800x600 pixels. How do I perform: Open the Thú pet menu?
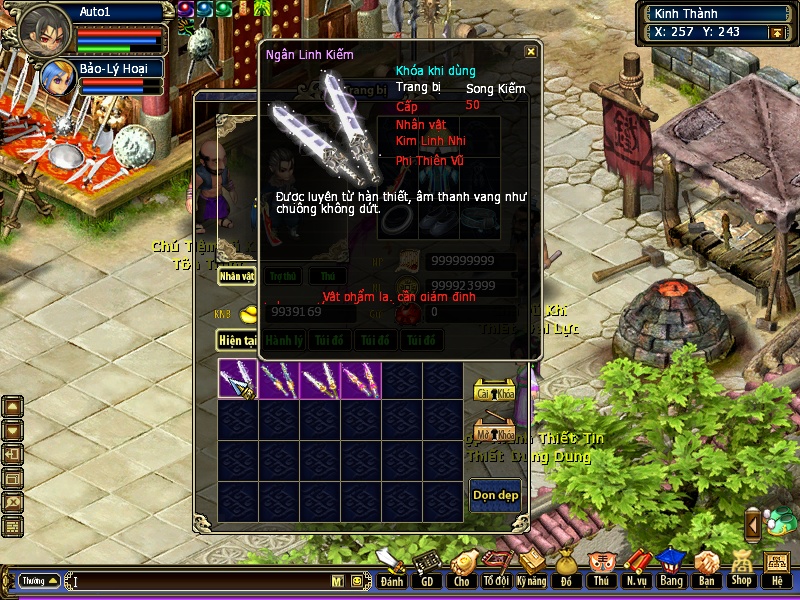[601, 567]
